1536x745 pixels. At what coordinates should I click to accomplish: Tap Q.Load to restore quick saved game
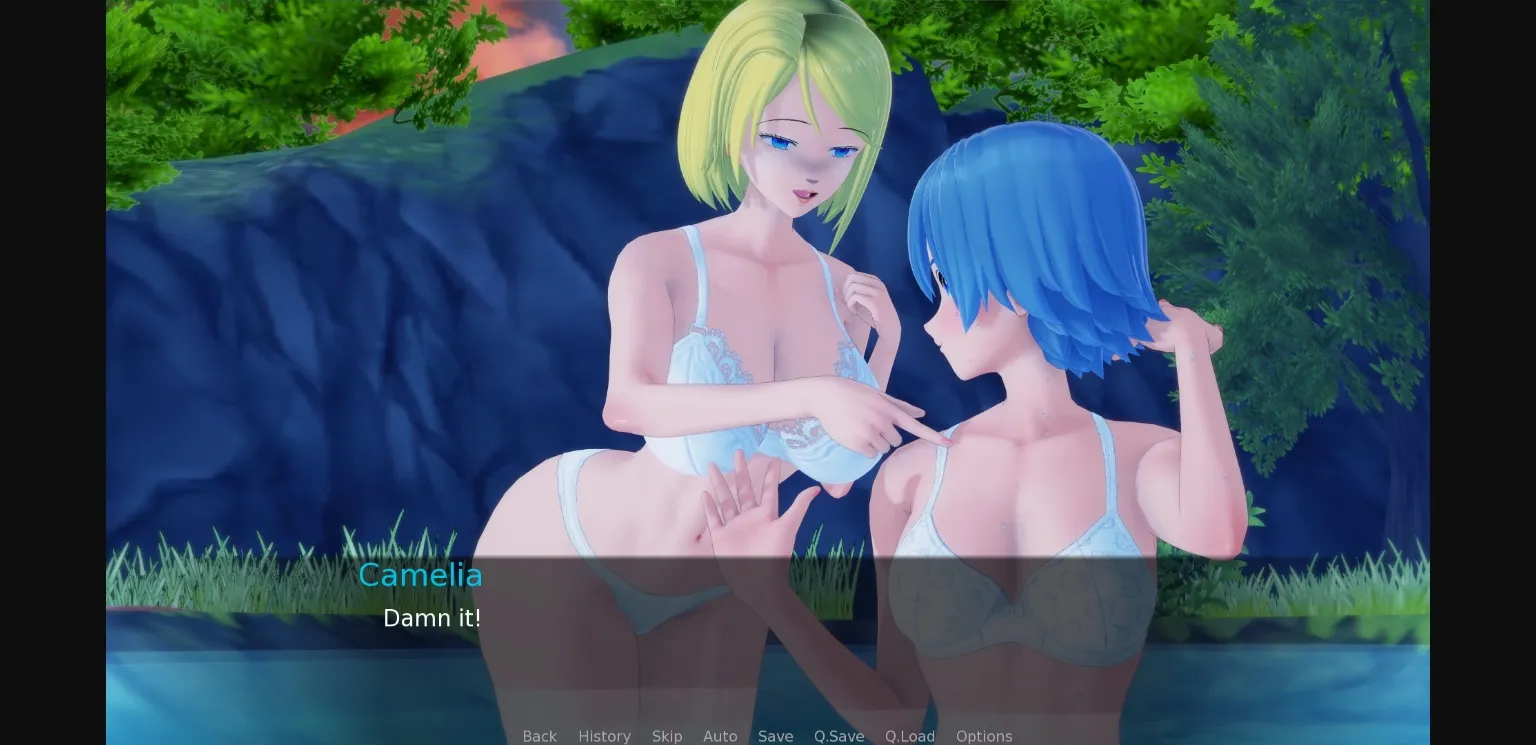pyautogui.click(x=910, y=736)
